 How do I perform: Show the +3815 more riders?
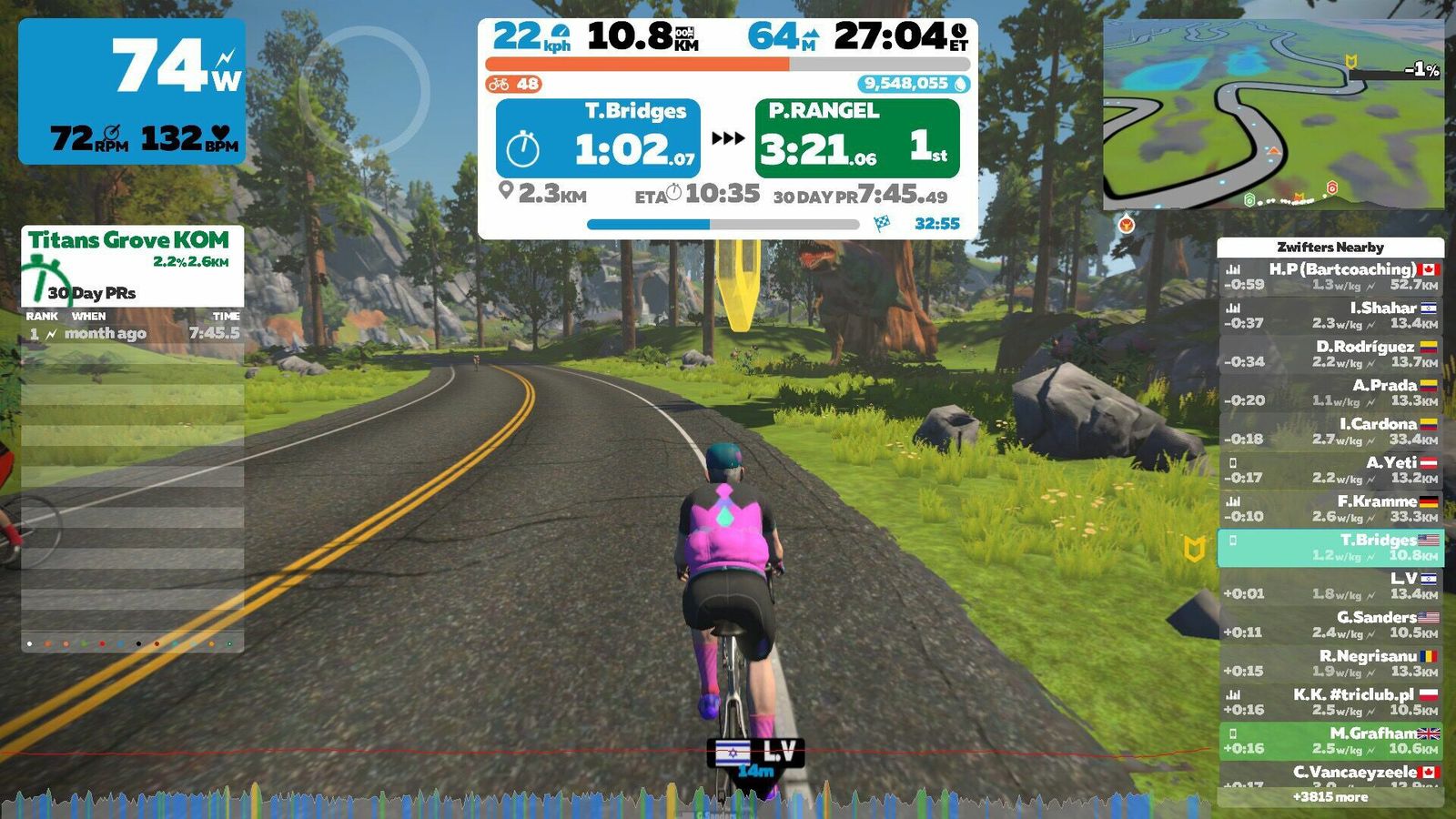tap(1330, 797)
